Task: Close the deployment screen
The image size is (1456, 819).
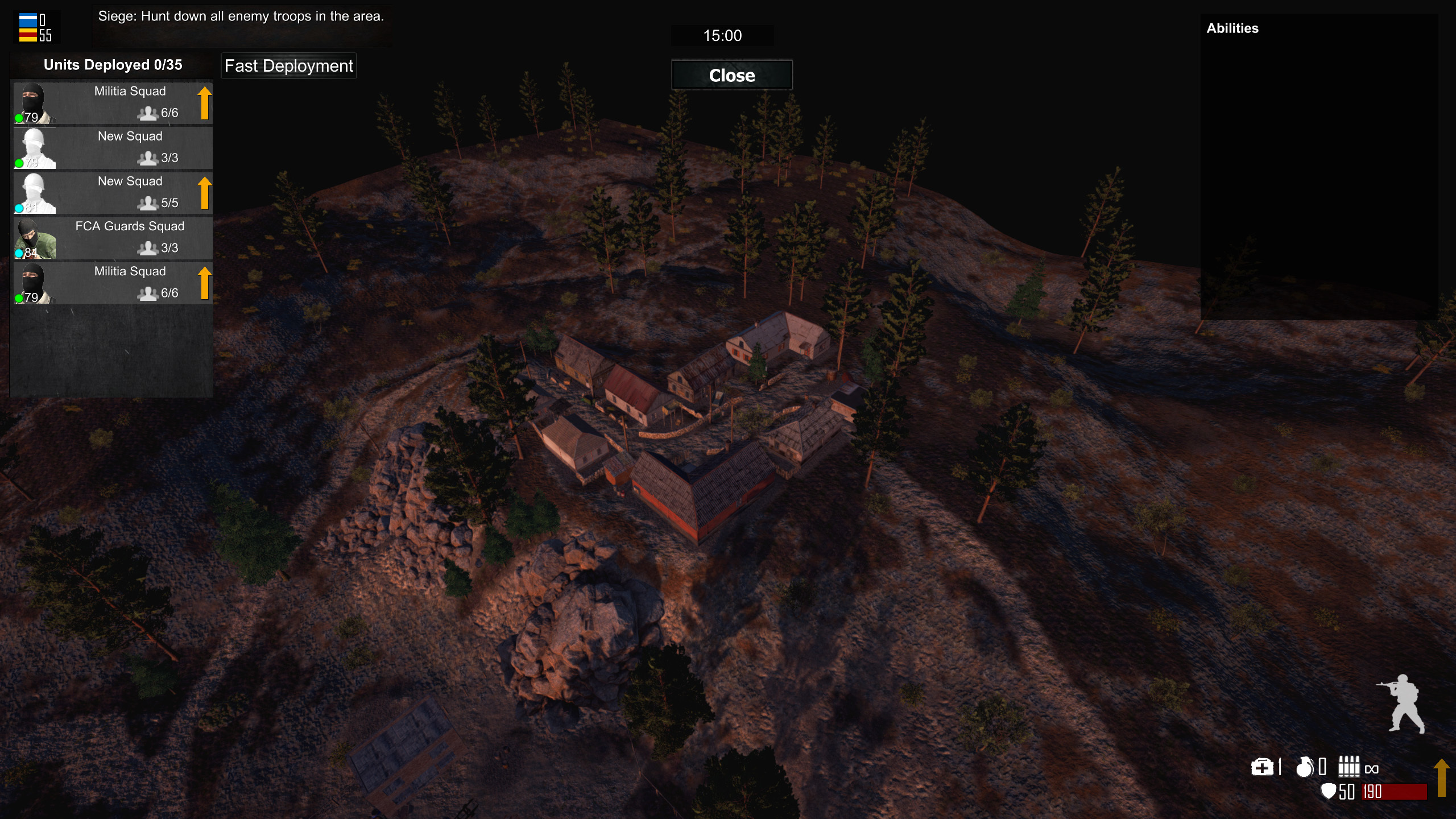Action: (x=731, y=75)
